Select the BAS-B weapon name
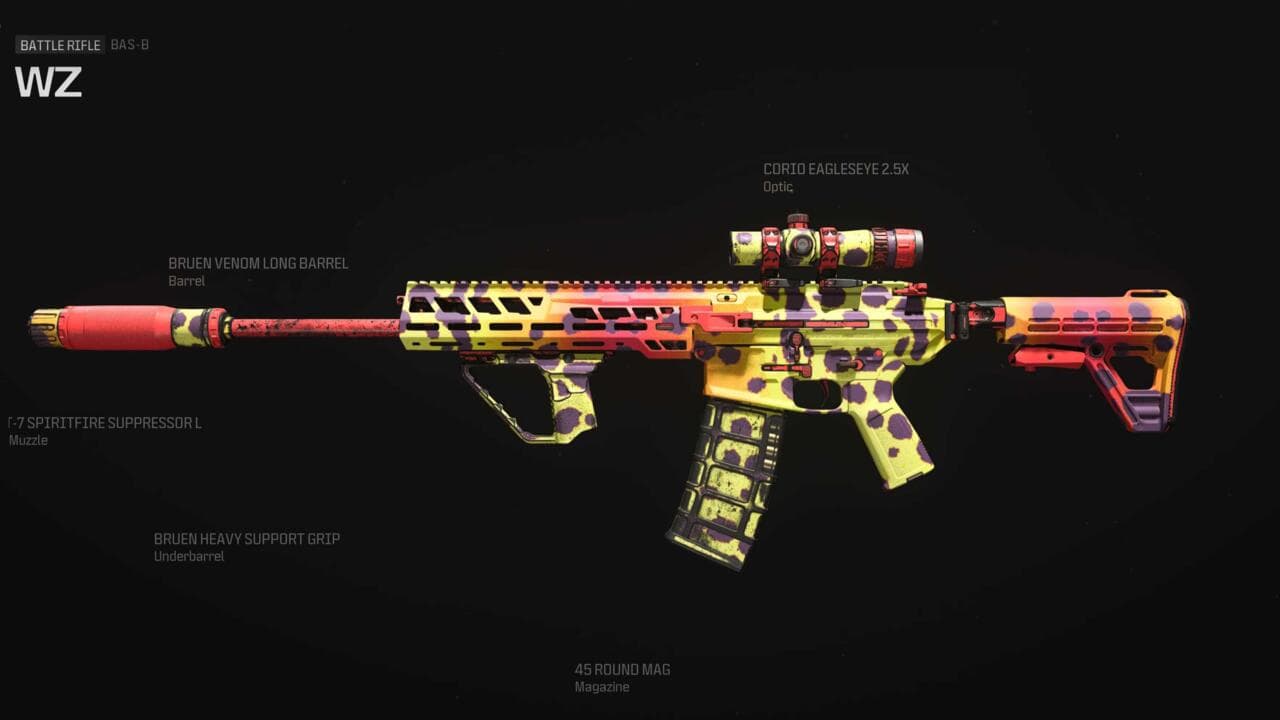 point(132,45)
